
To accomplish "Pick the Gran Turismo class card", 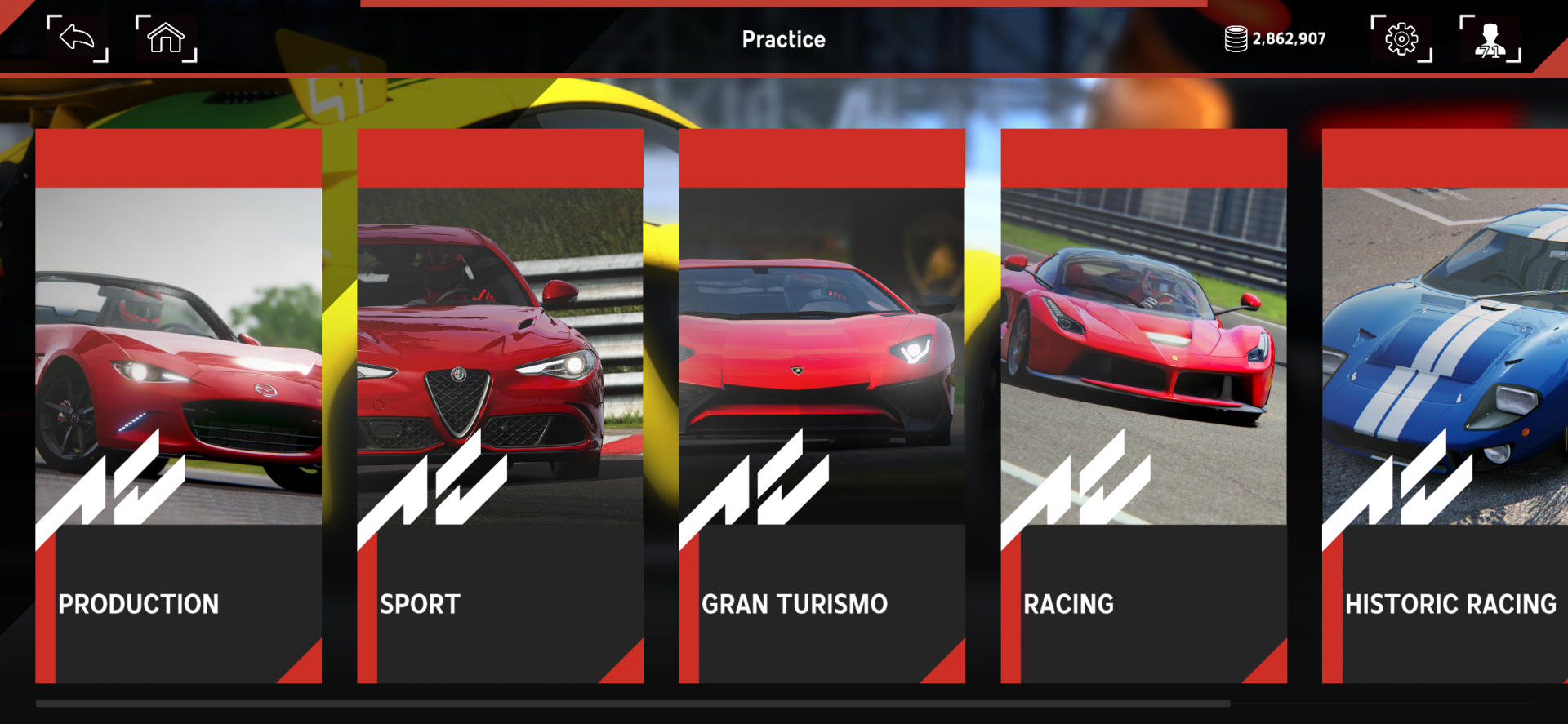I will point(822,406).
